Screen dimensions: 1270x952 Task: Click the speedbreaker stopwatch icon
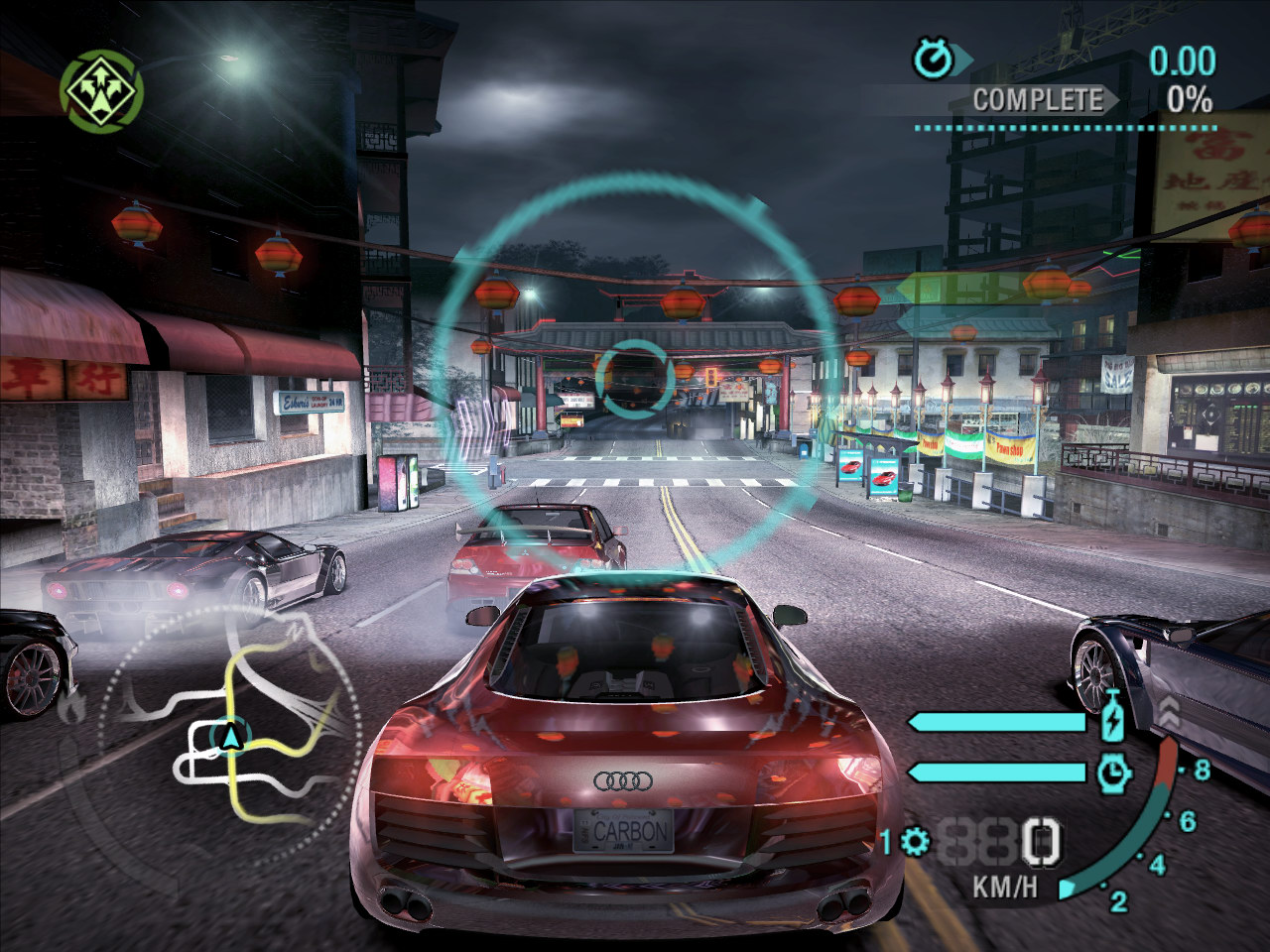pos(1114,772)
